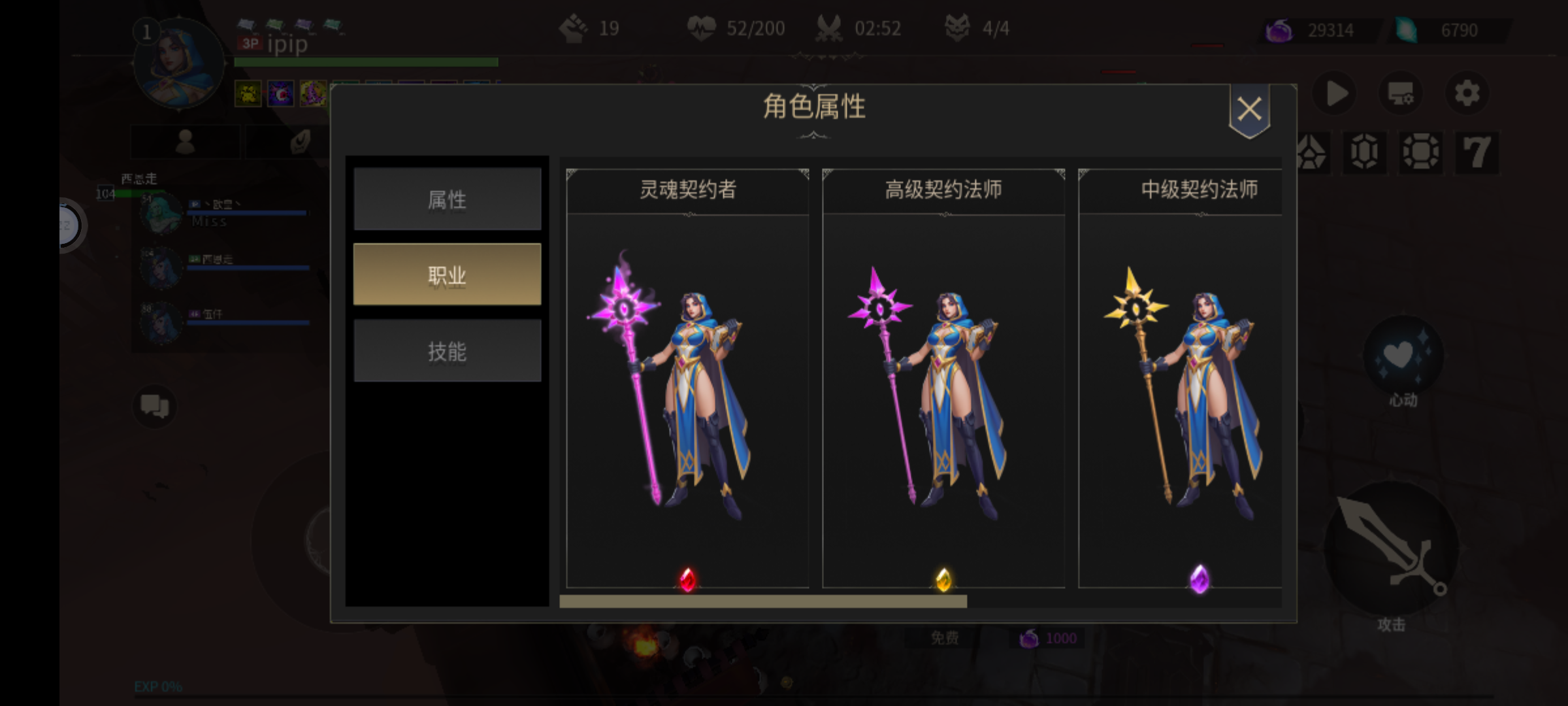Click the play button near settings
The image size is (1568, 706).
point(1335,93)
